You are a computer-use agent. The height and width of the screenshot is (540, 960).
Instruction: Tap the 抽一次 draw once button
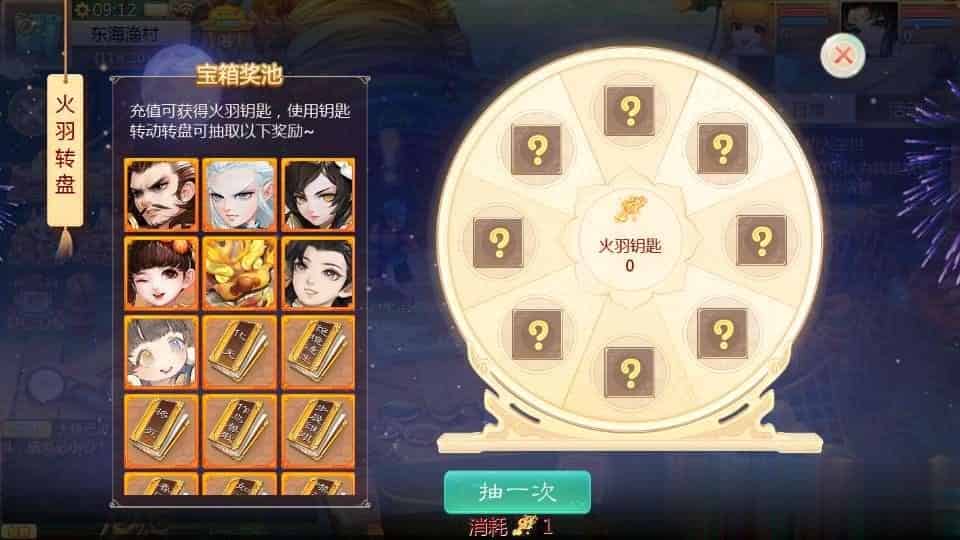[517, 491]
